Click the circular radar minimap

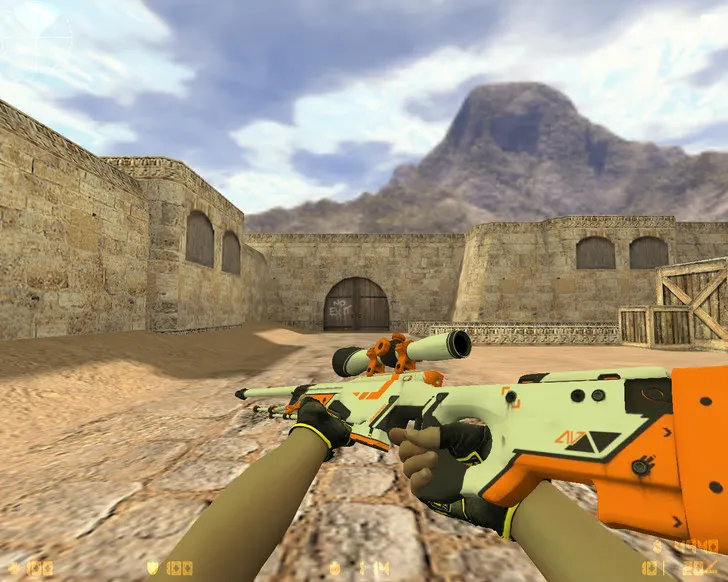click(x=37, y=38)
